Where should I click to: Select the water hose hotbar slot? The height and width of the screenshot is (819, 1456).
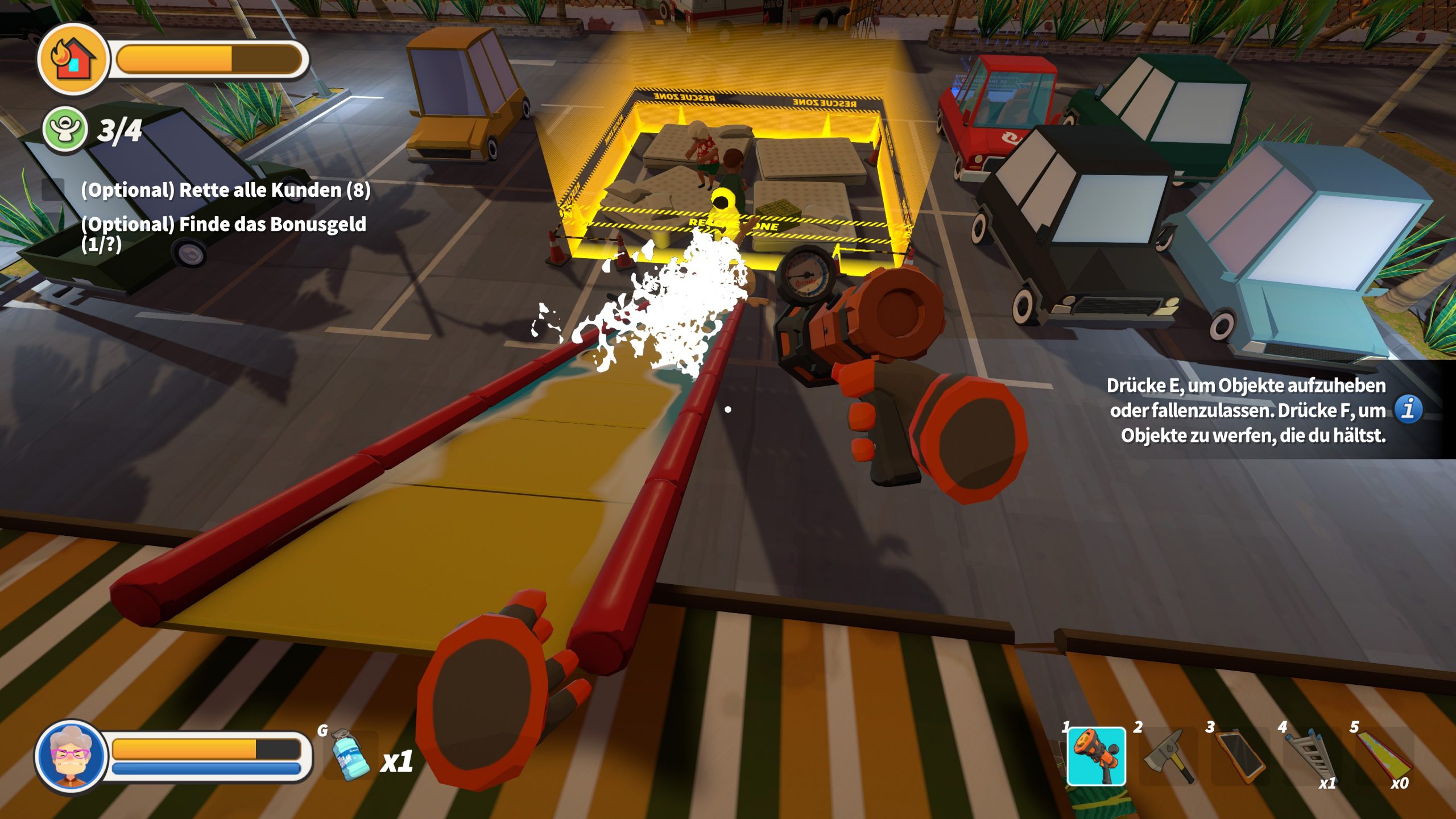pos(1096,756)
